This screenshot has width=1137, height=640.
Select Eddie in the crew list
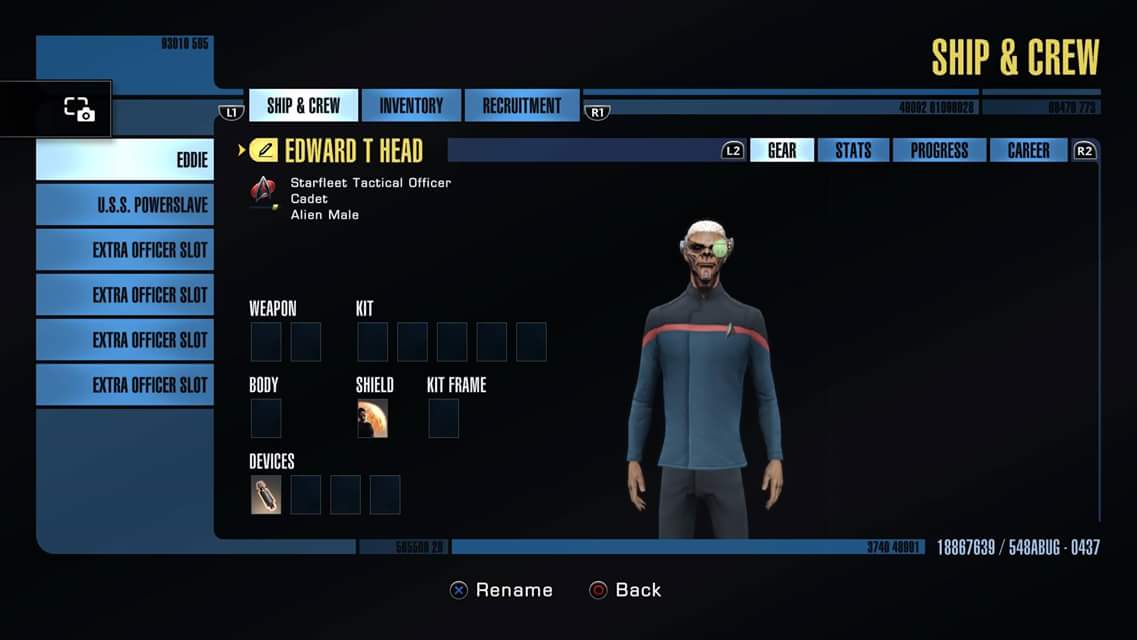[x=125, y=160]
